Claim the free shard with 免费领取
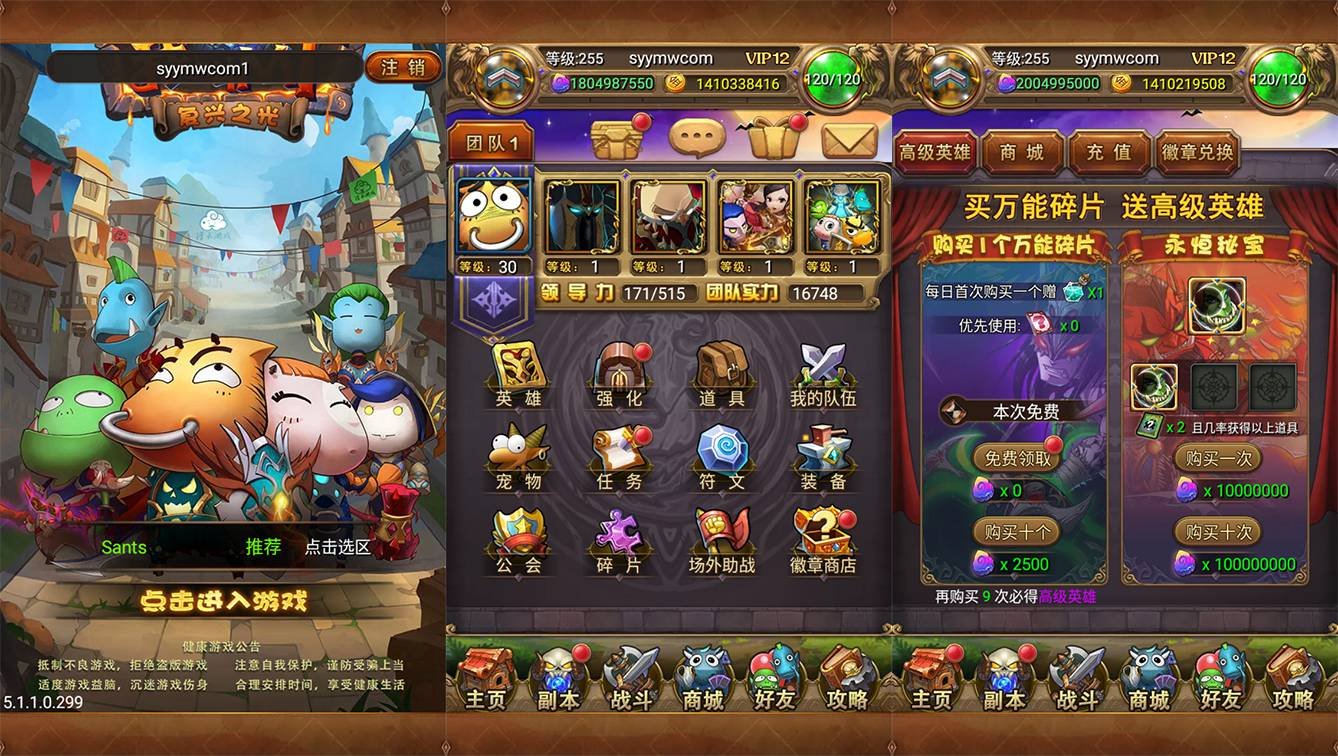 click(x=1017, y=458)
